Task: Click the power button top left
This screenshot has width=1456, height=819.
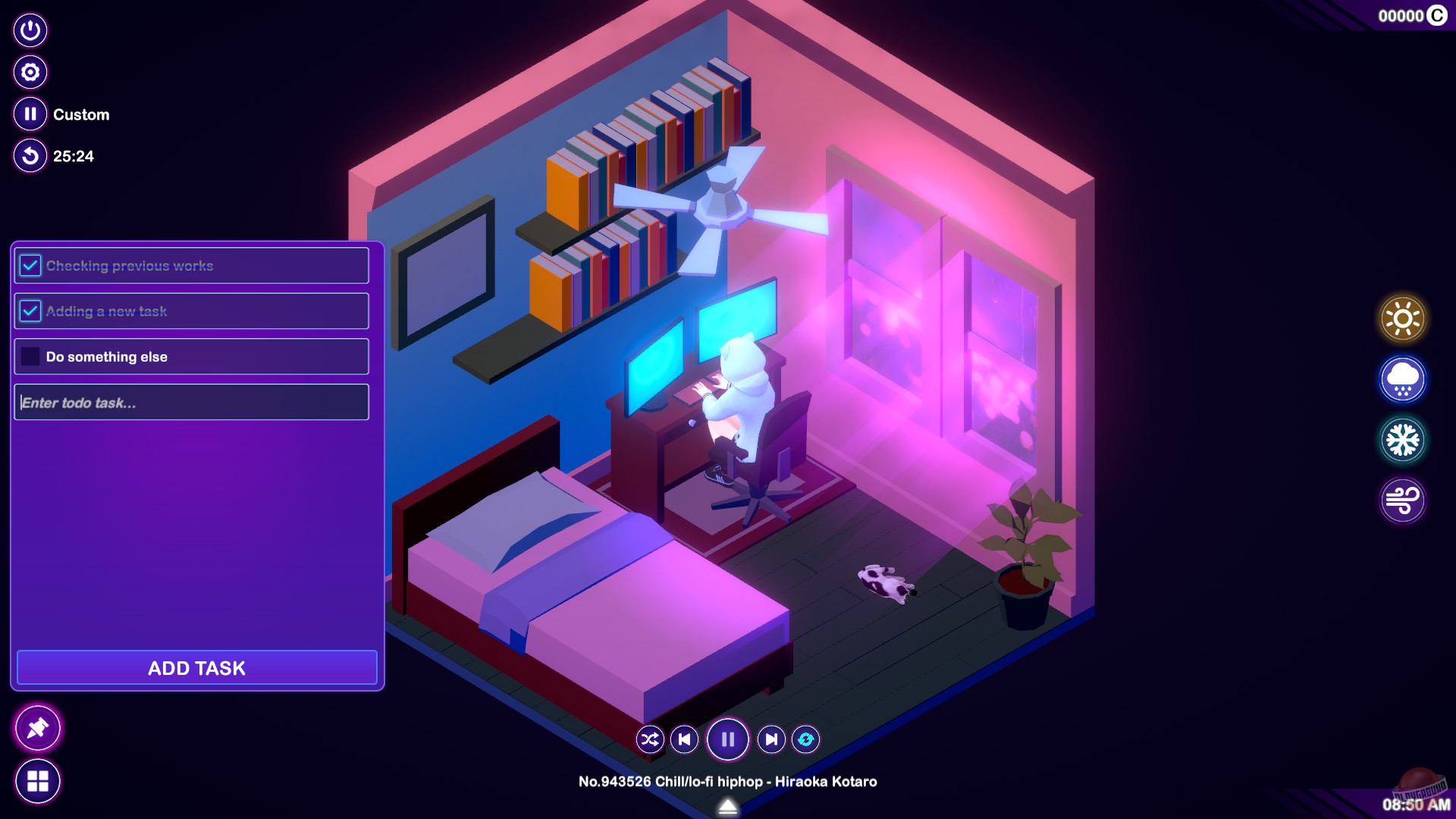Action: pyautogui.click(x=30, y=30)
